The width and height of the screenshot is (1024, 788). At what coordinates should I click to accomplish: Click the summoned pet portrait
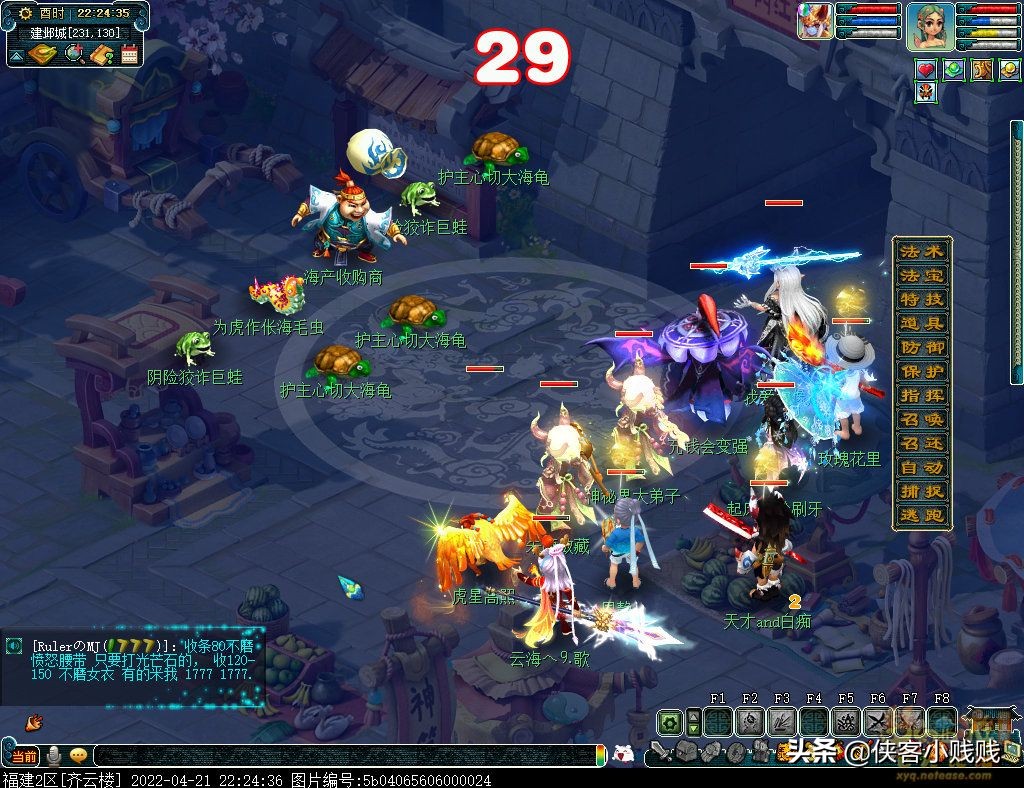coord(815,21)
